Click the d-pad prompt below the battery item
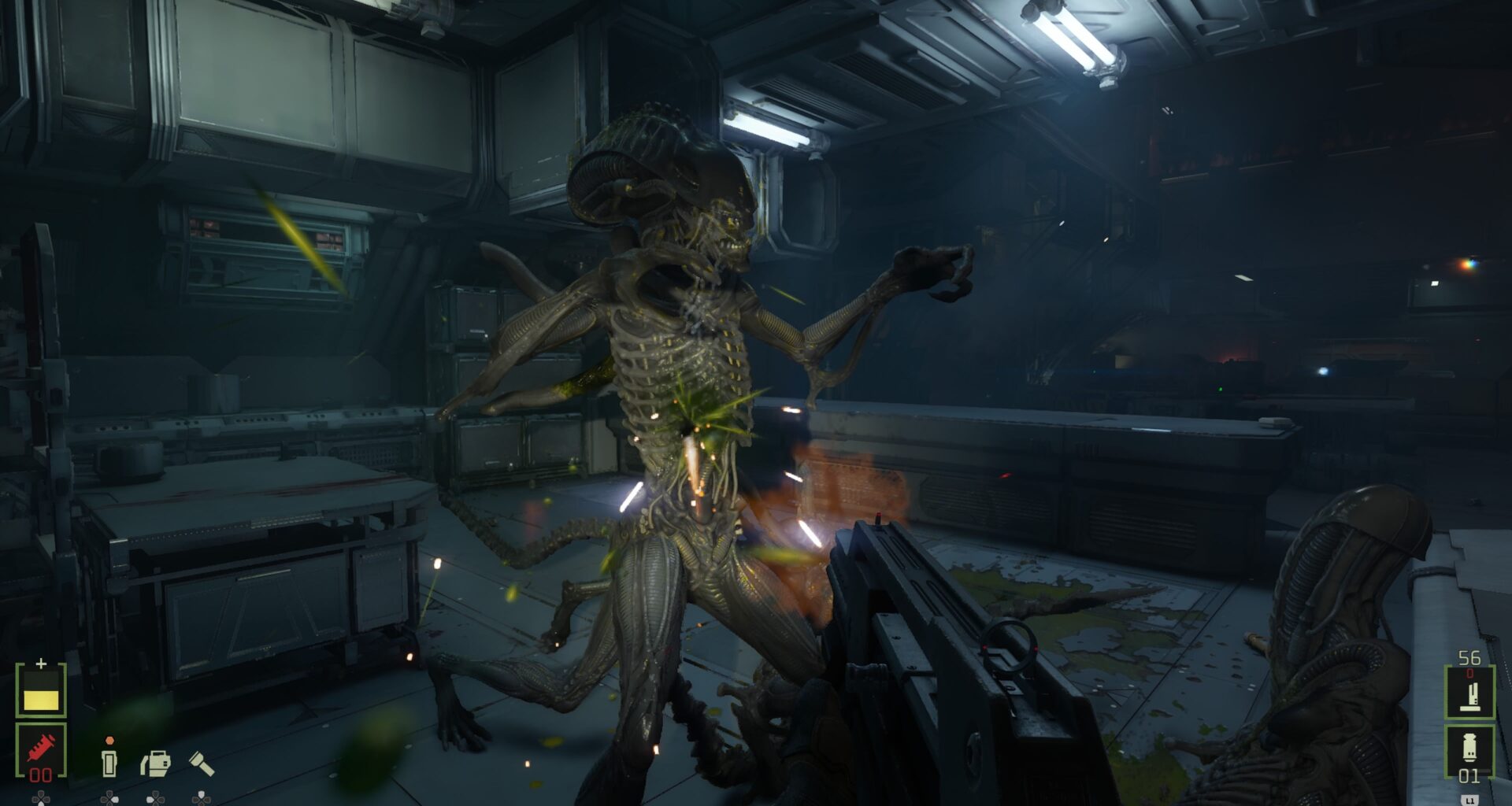Viewport: 1512px width, 806px height. click(x=109, y=800)
